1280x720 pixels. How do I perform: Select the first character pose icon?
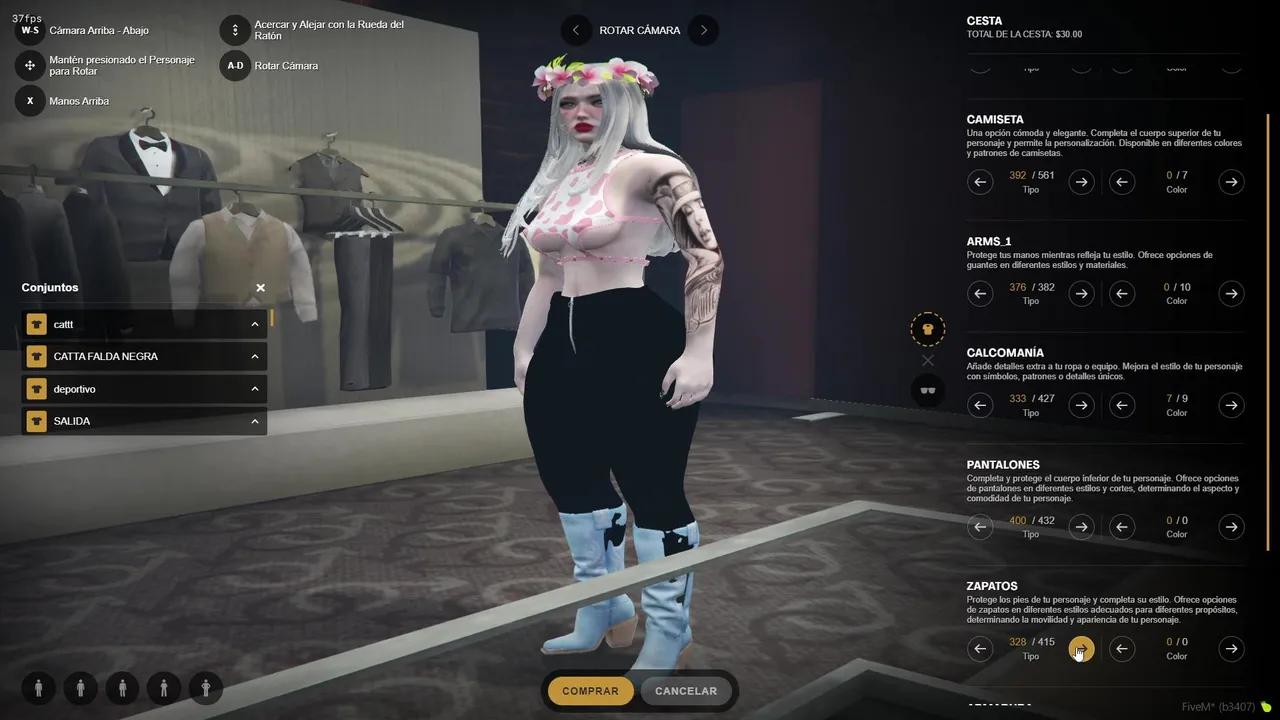(x=38, y=688)
